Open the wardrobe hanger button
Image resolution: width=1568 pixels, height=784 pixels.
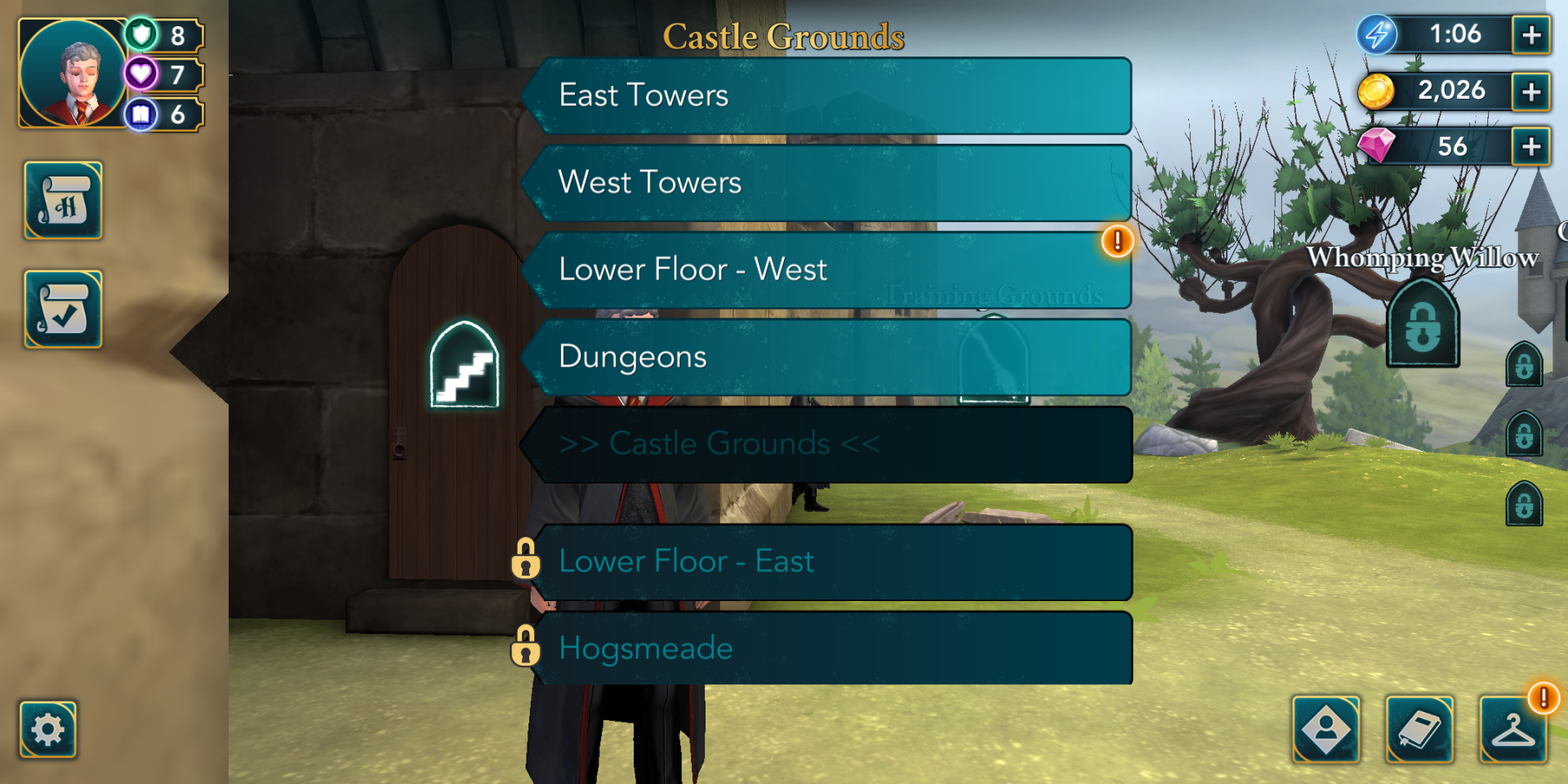(x=1513, y=729)
